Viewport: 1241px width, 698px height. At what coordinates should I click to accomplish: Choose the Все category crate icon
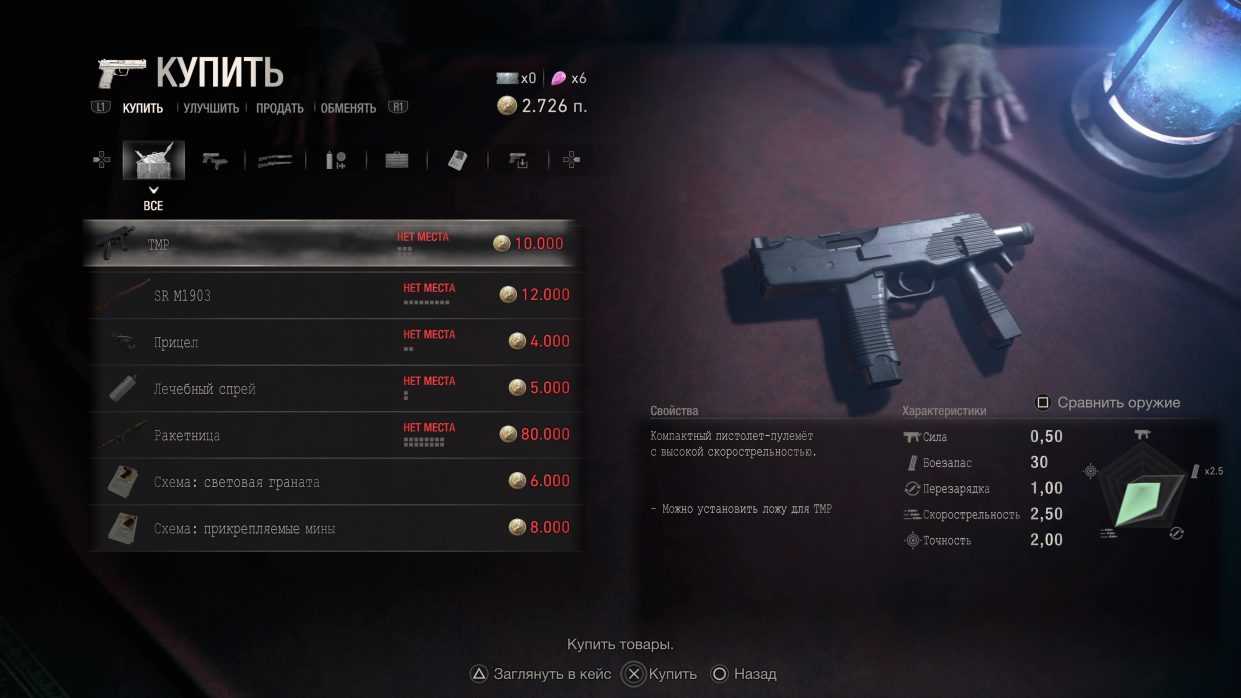[153, 160]
